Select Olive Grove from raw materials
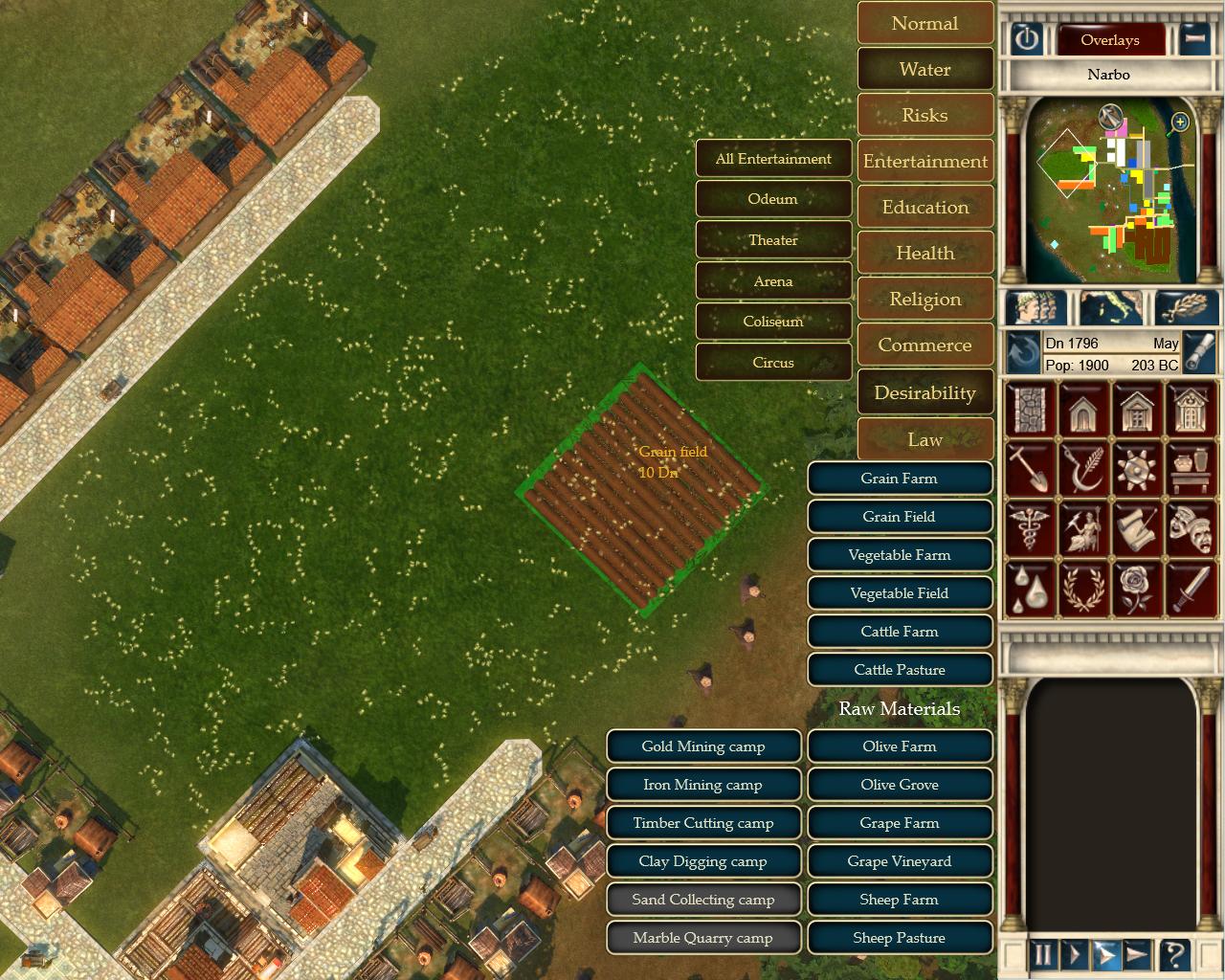 (x=899, y=785)
